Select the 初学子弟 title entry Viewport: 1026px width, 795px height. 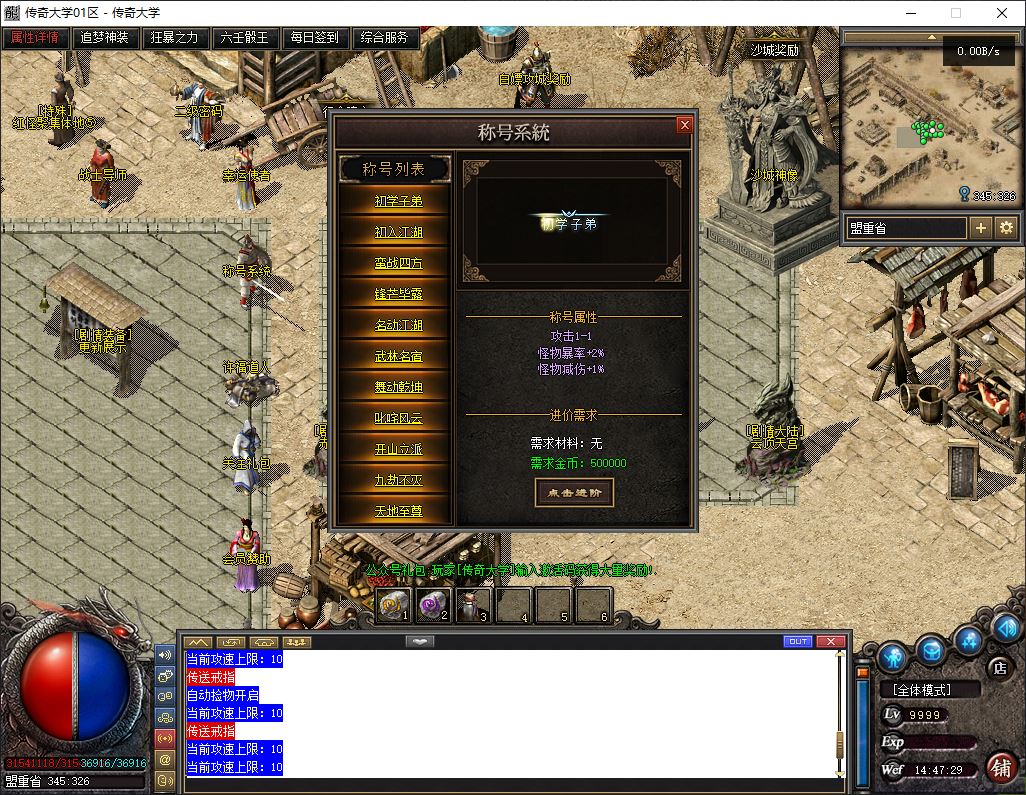[x=398, y=201]
